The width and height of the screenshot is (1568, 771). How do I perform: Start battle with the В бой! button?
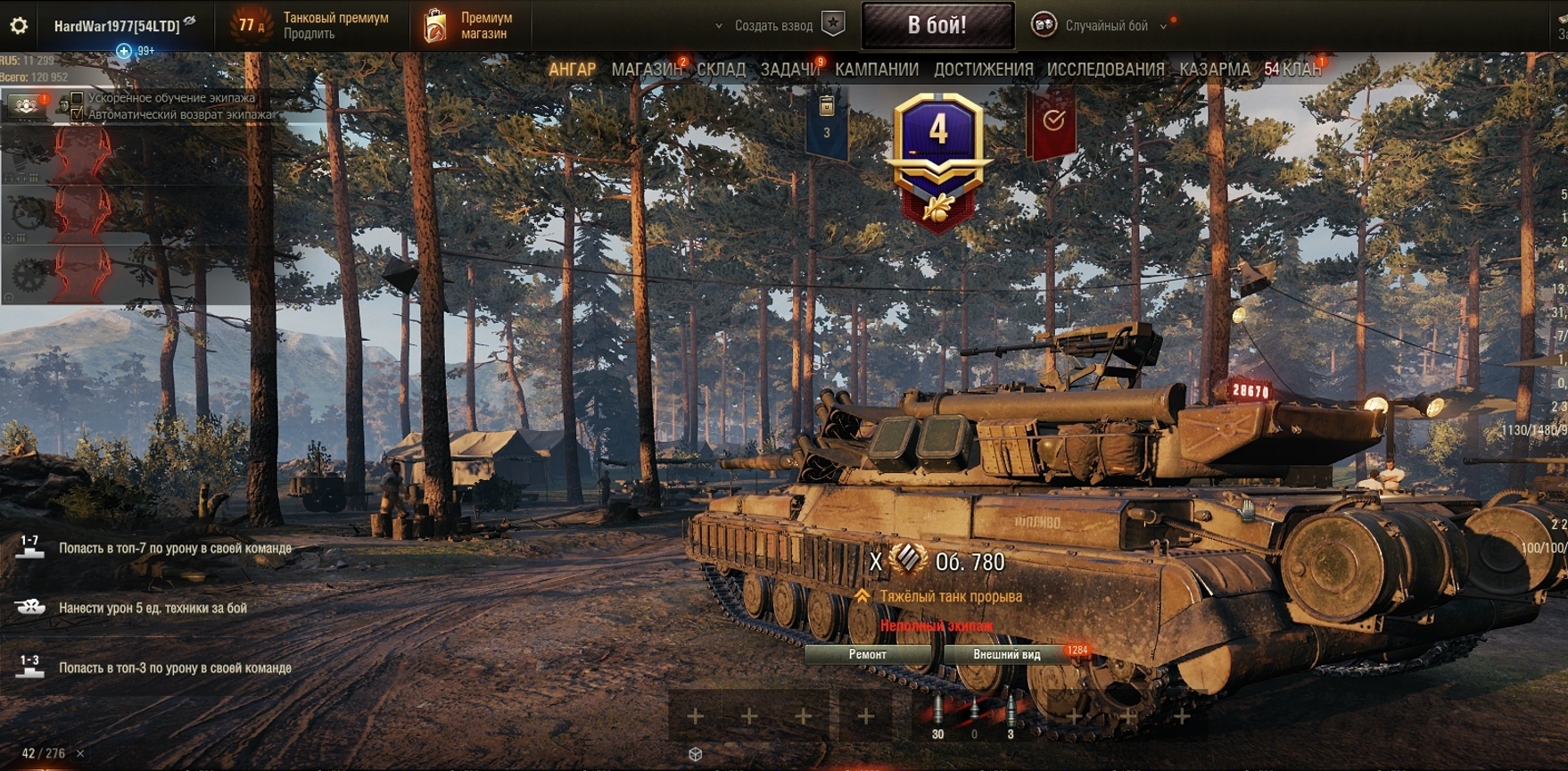pos(937,25)
